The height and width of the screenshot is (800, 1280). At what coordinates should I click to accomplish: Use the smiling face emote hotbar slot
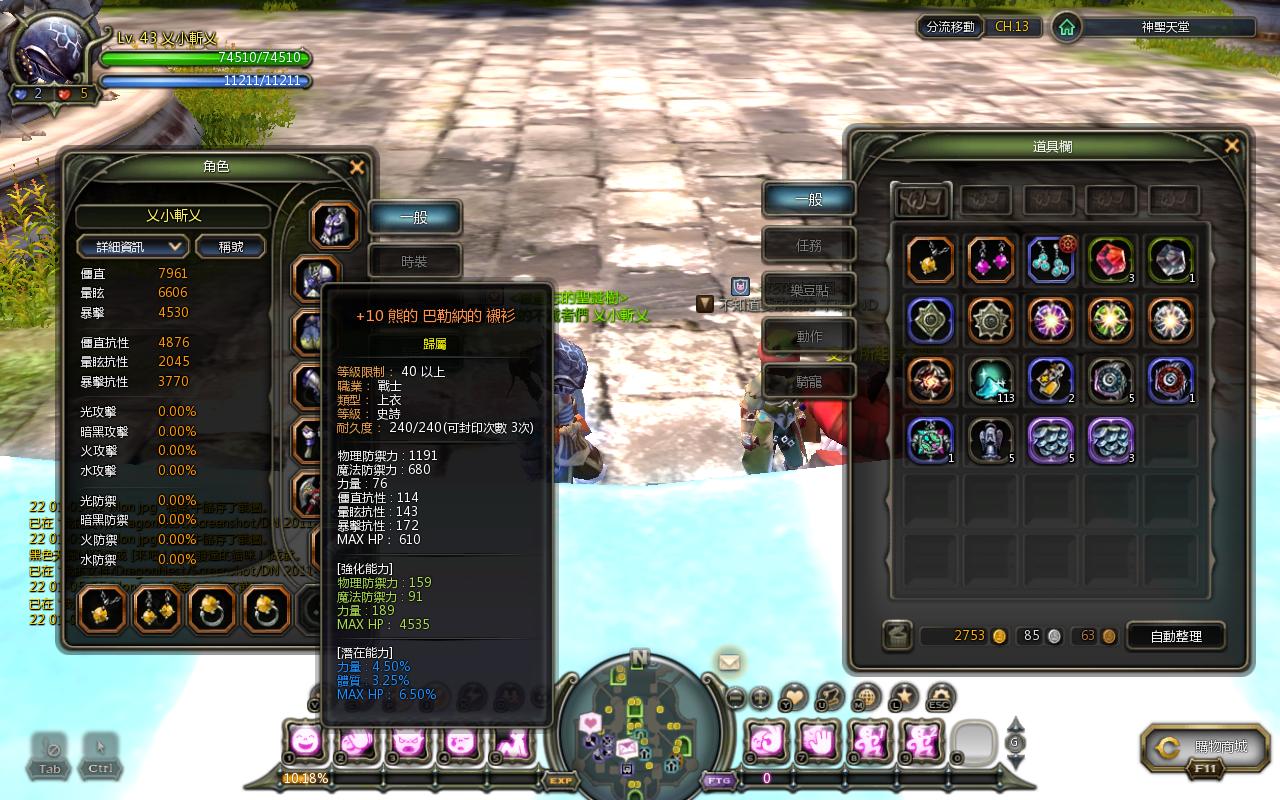(x=304, y=741)
